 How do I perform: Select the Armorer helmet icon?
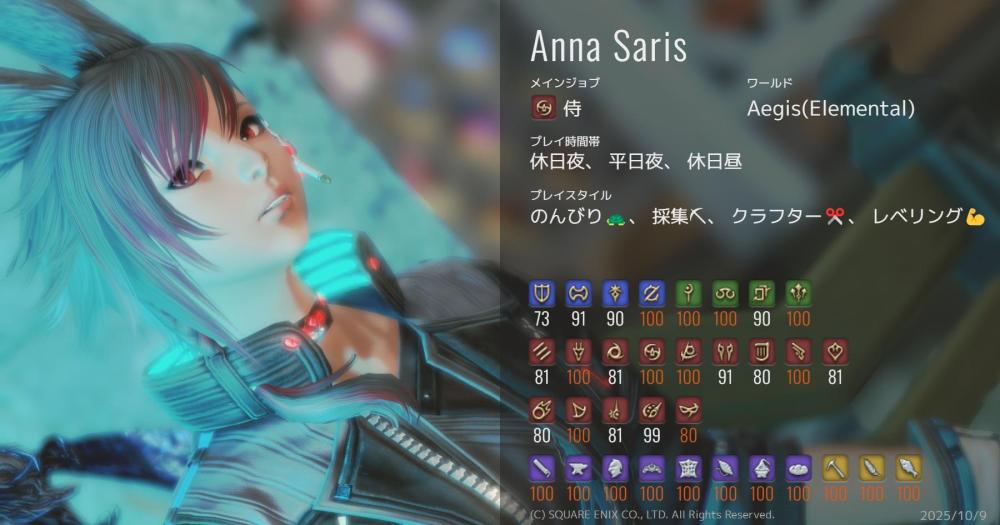[615, 468]
